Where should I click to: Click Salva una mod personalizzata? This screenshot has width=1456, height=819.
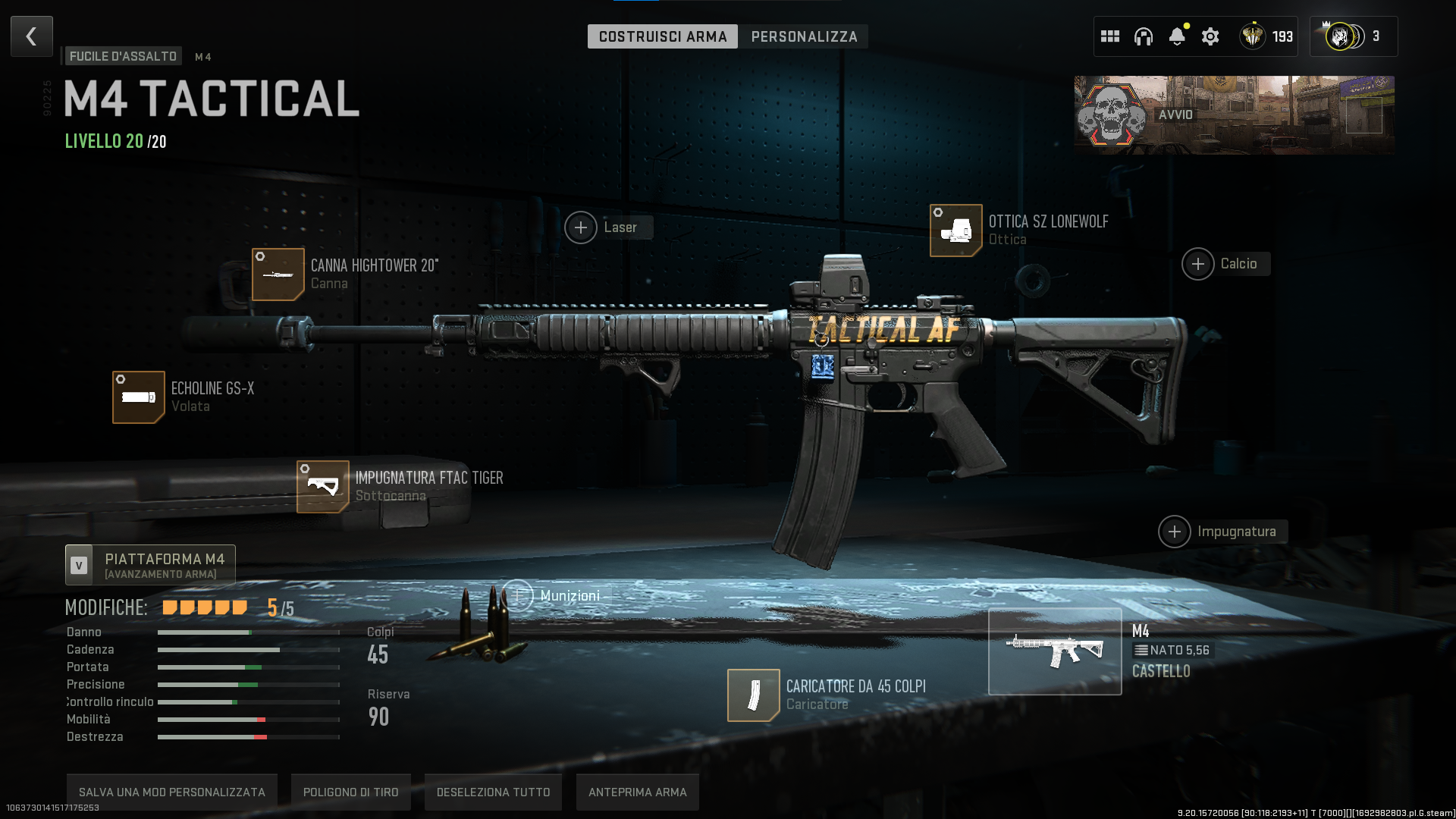pos(172,792)
